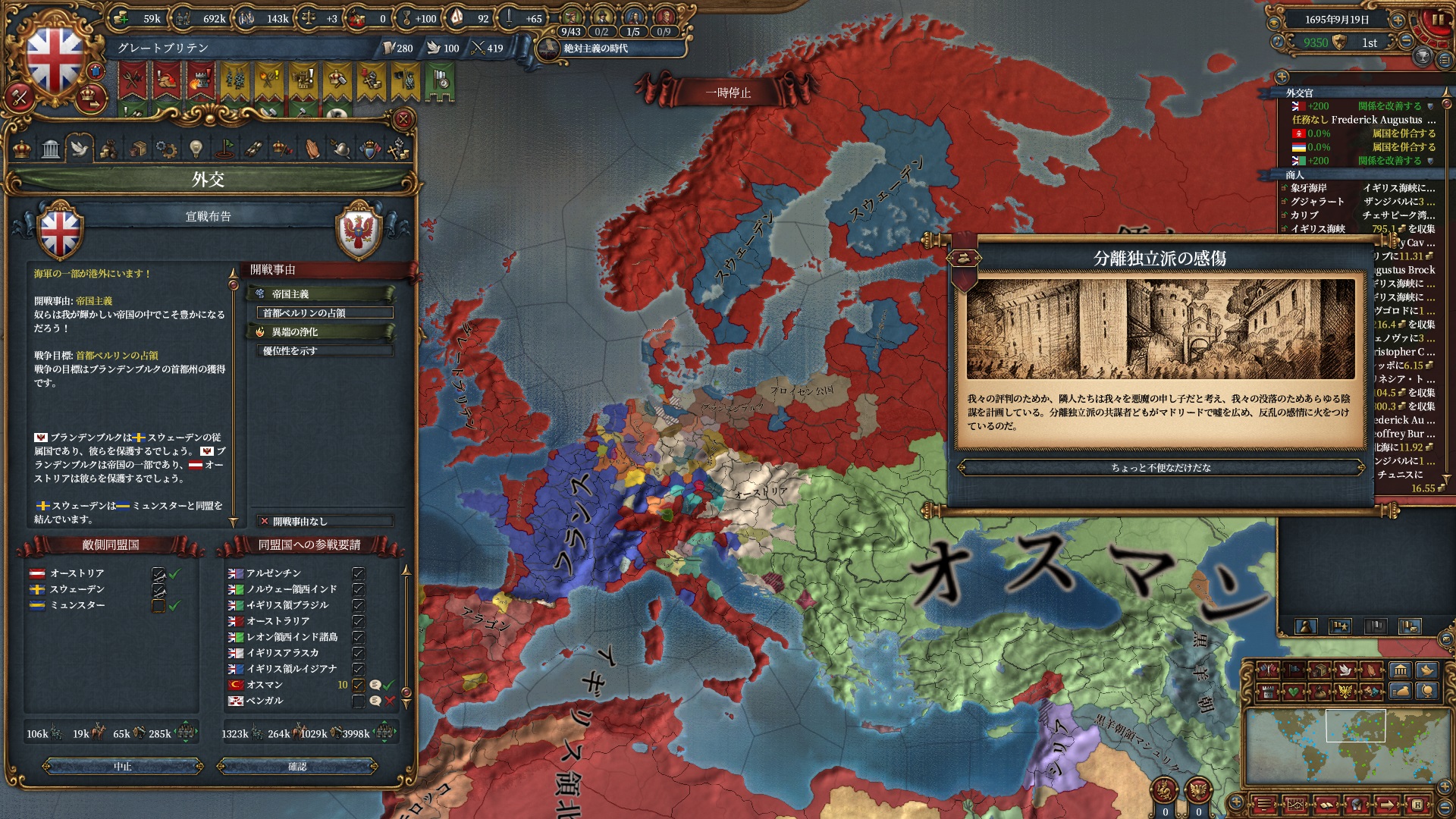Decrease game speed with the minus button
This screenshot has height=819, width=1456.
click(1407, 42)
